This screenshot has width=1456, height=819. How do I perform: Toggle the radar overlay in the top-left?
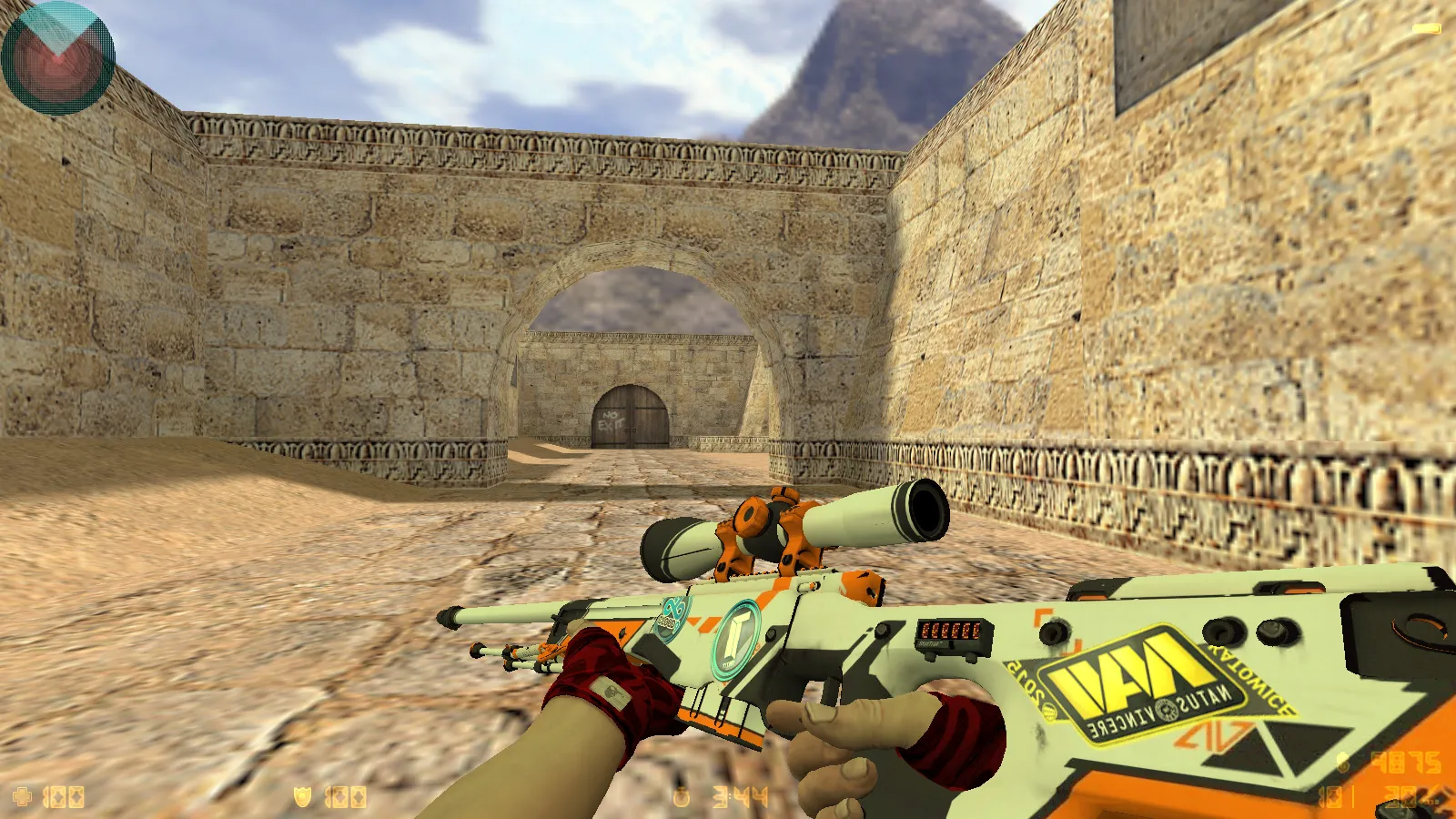(56, 56)
